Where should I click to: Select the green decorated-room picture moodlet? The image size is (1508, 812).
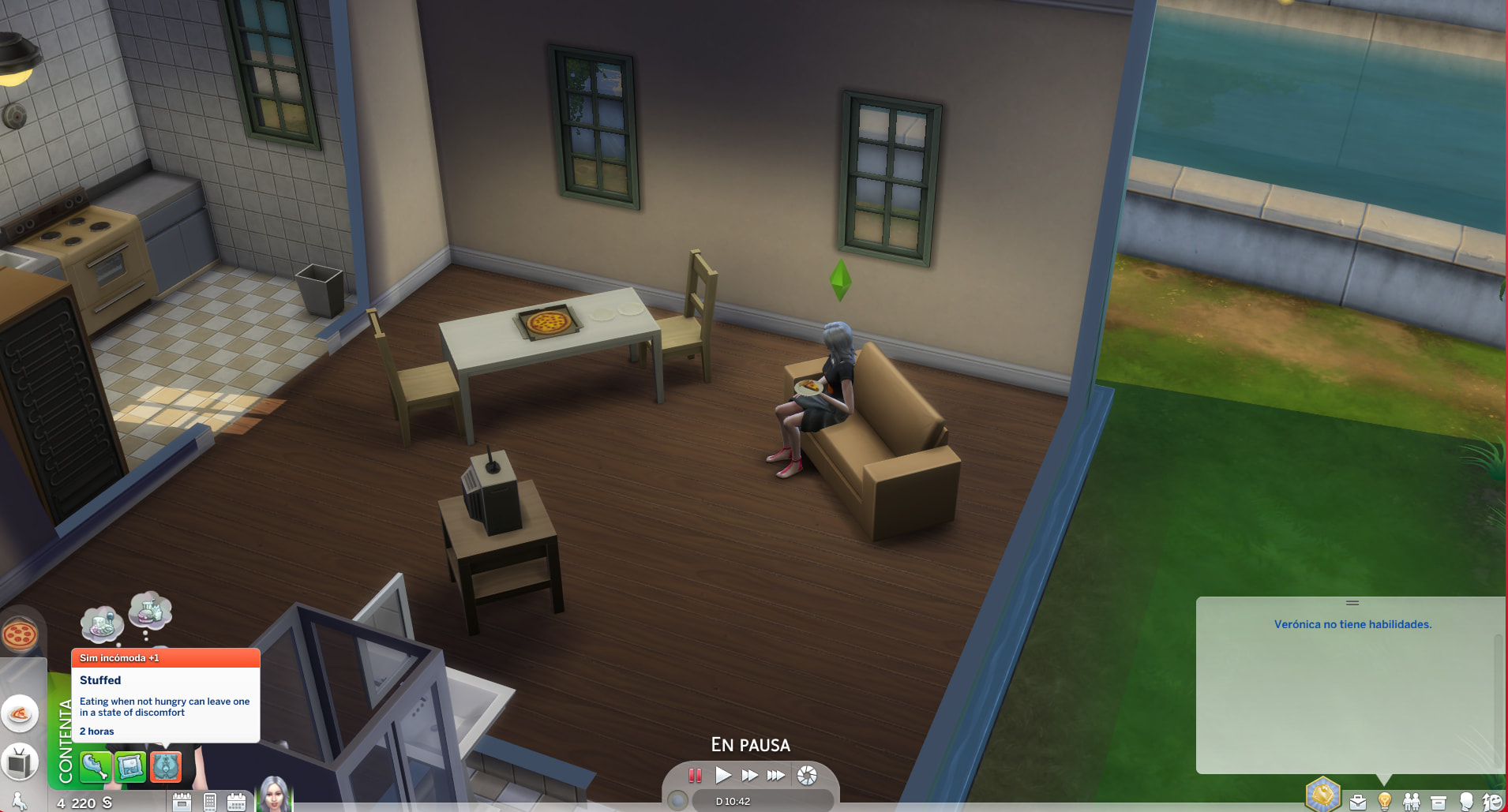pos(130,765)
